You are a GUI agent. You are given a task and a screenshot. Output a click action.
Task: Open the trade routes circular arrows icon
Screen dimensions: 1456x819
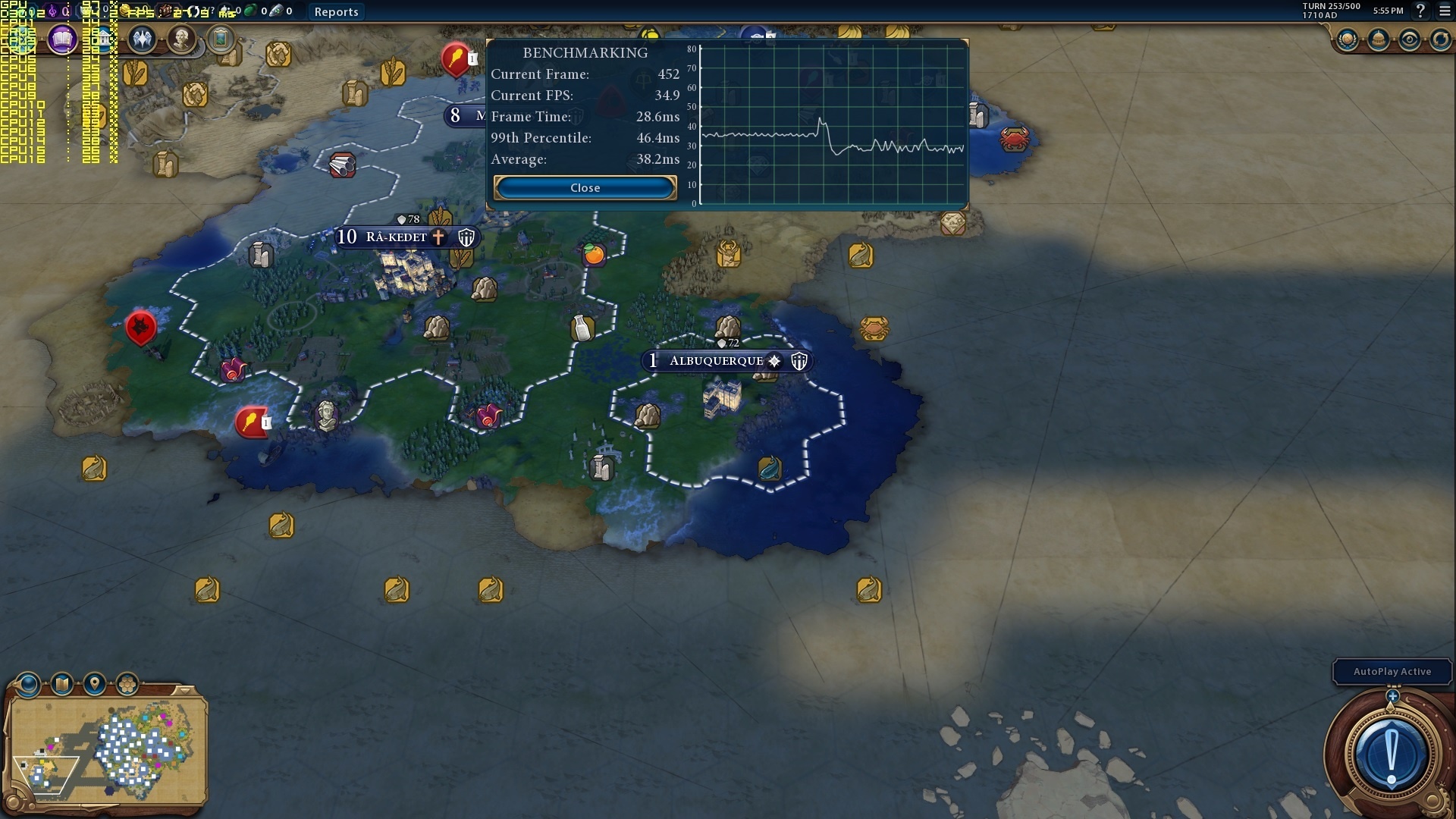pyautogui.click(x=1440, y=39)
